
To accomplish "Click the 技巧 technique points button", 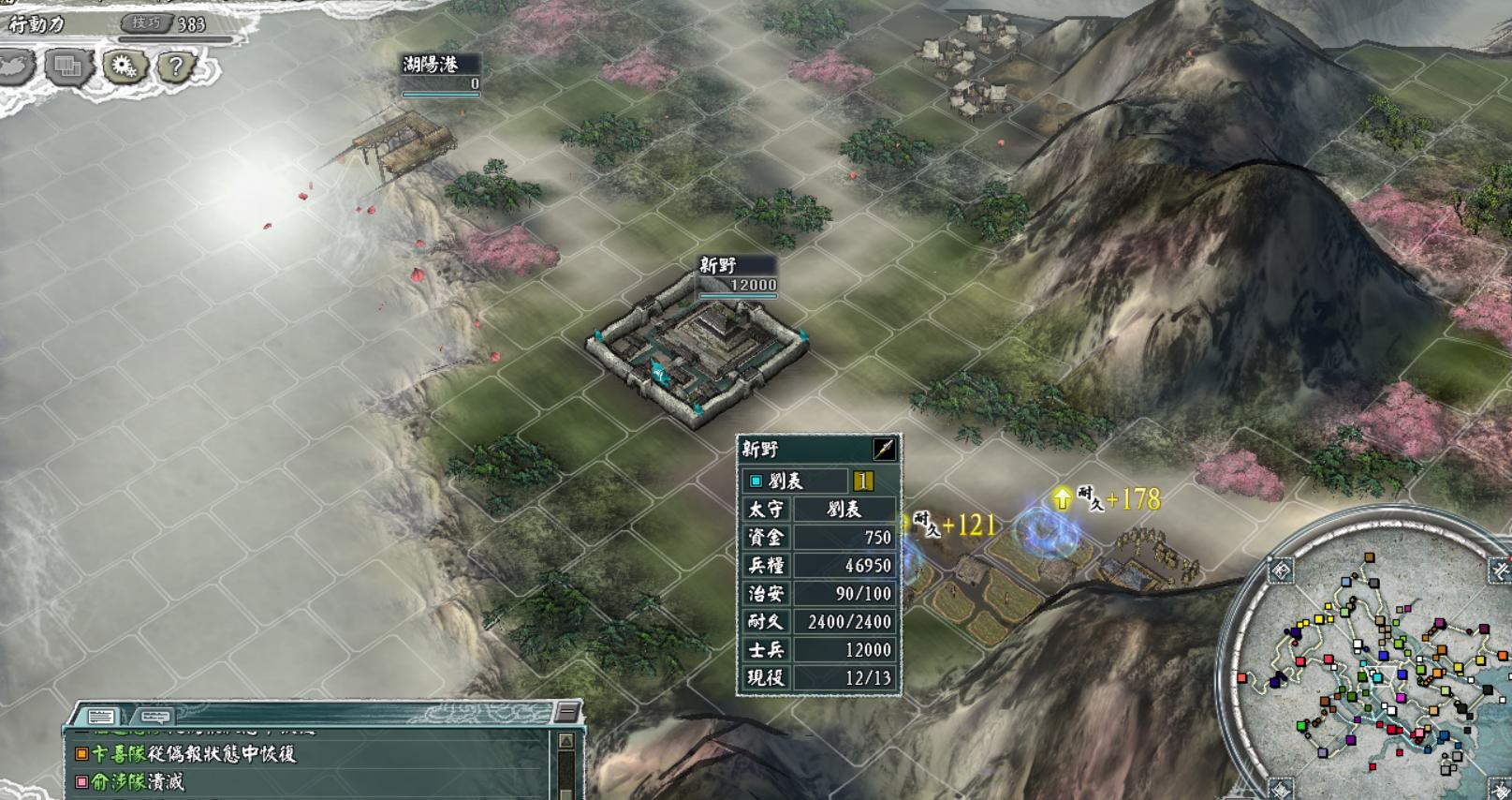I will tap(146, 23).
